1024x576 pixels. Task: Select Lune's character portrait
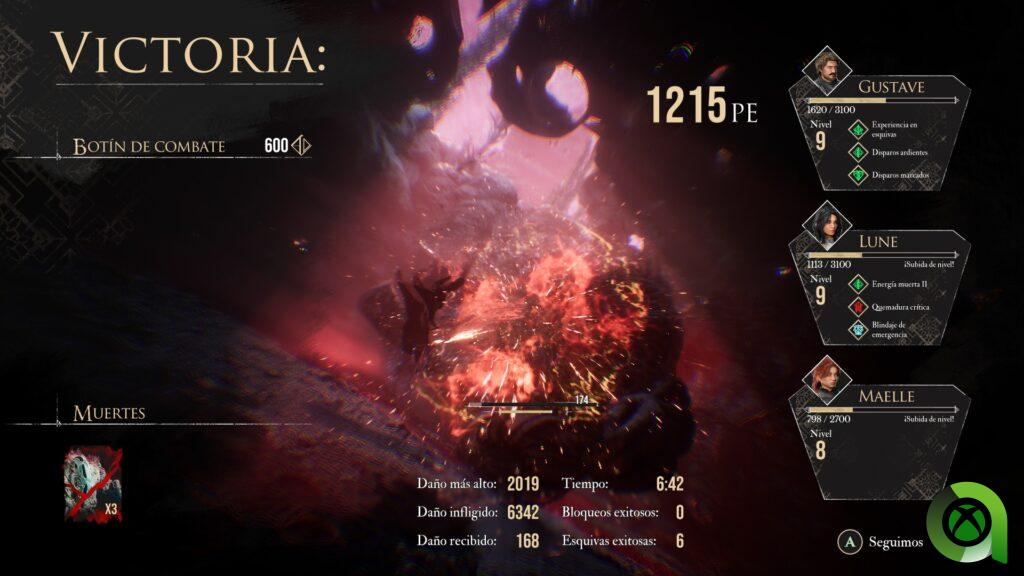[x=827, y=222]
